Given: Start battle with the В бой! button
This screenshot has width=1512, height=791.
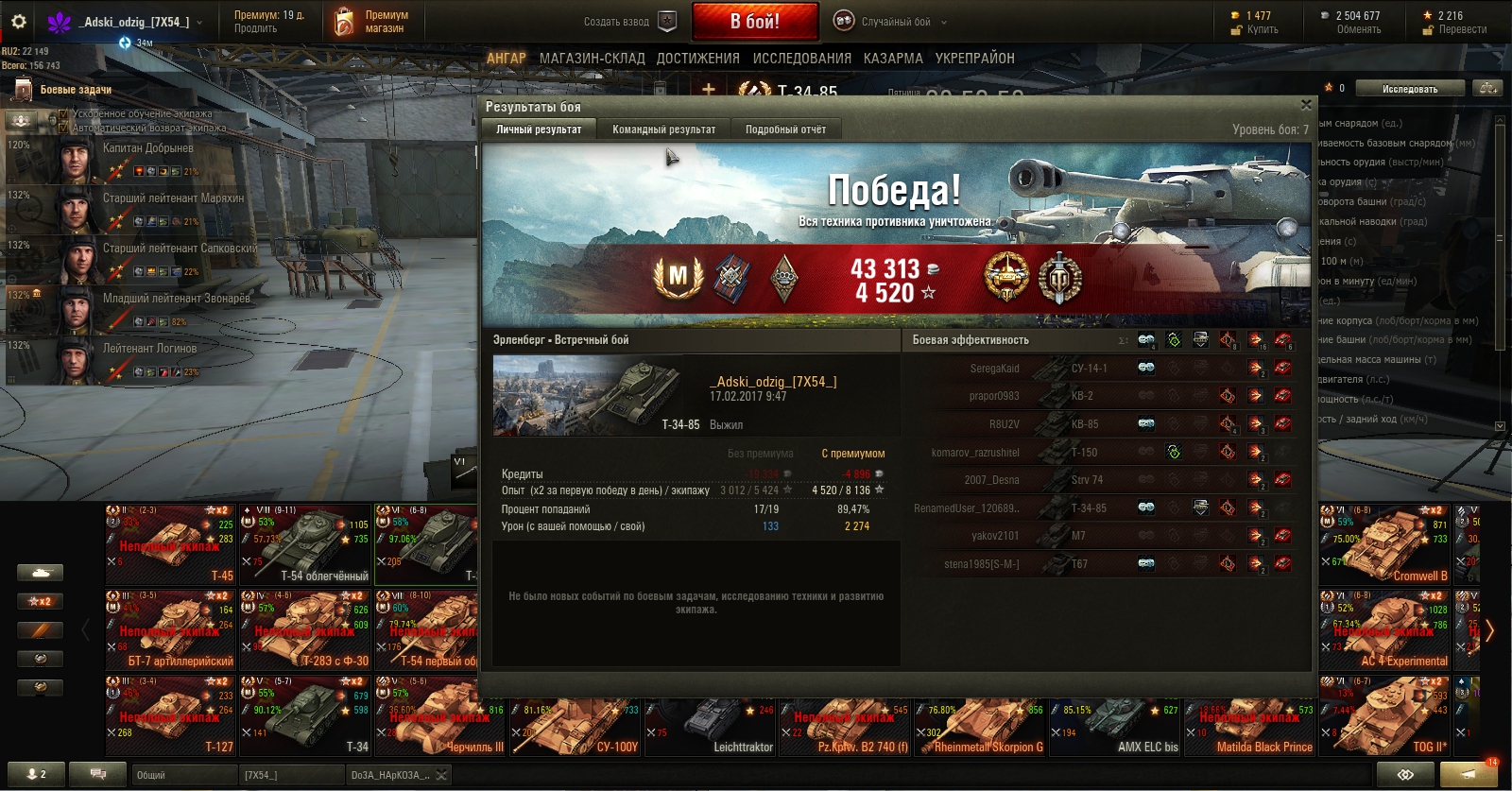Looking at the screenshot, I should (754, 21).
